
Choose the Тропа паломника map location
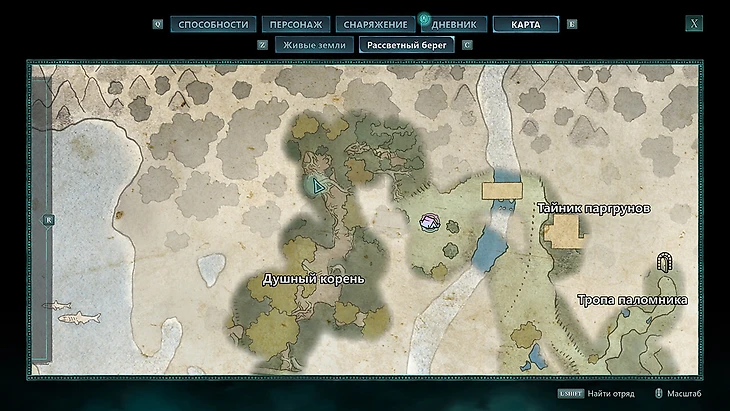632,299
